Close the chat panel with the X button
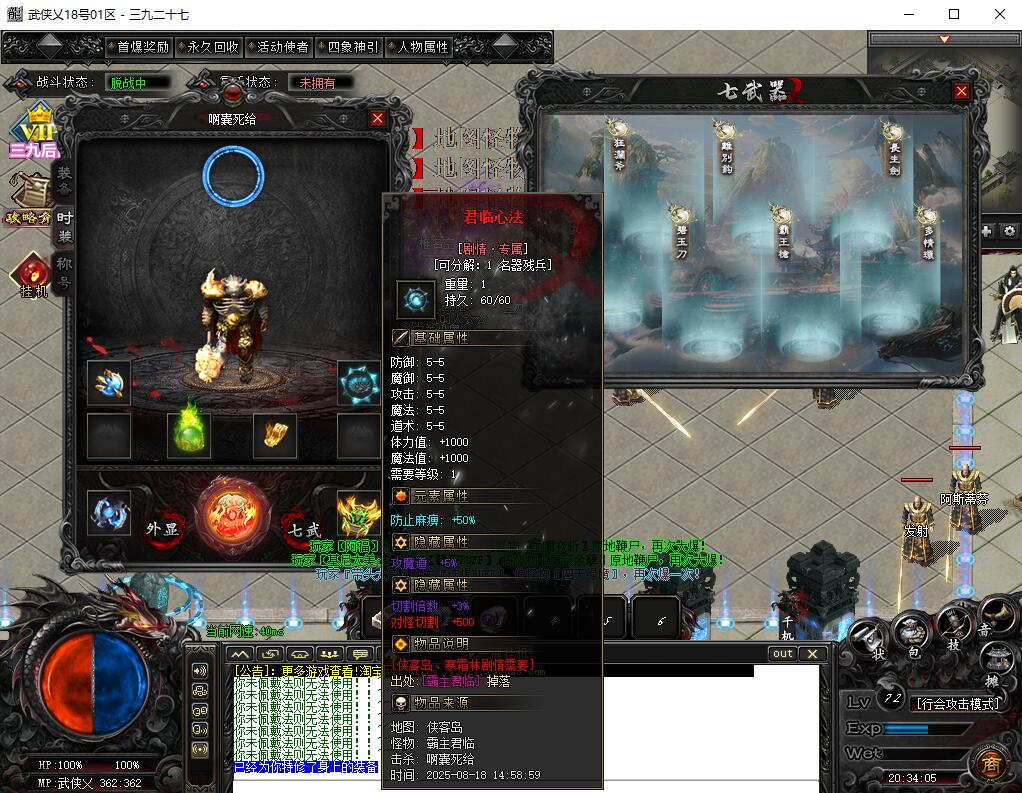This screenshot has height=793, width=1022. click(812, 654)
